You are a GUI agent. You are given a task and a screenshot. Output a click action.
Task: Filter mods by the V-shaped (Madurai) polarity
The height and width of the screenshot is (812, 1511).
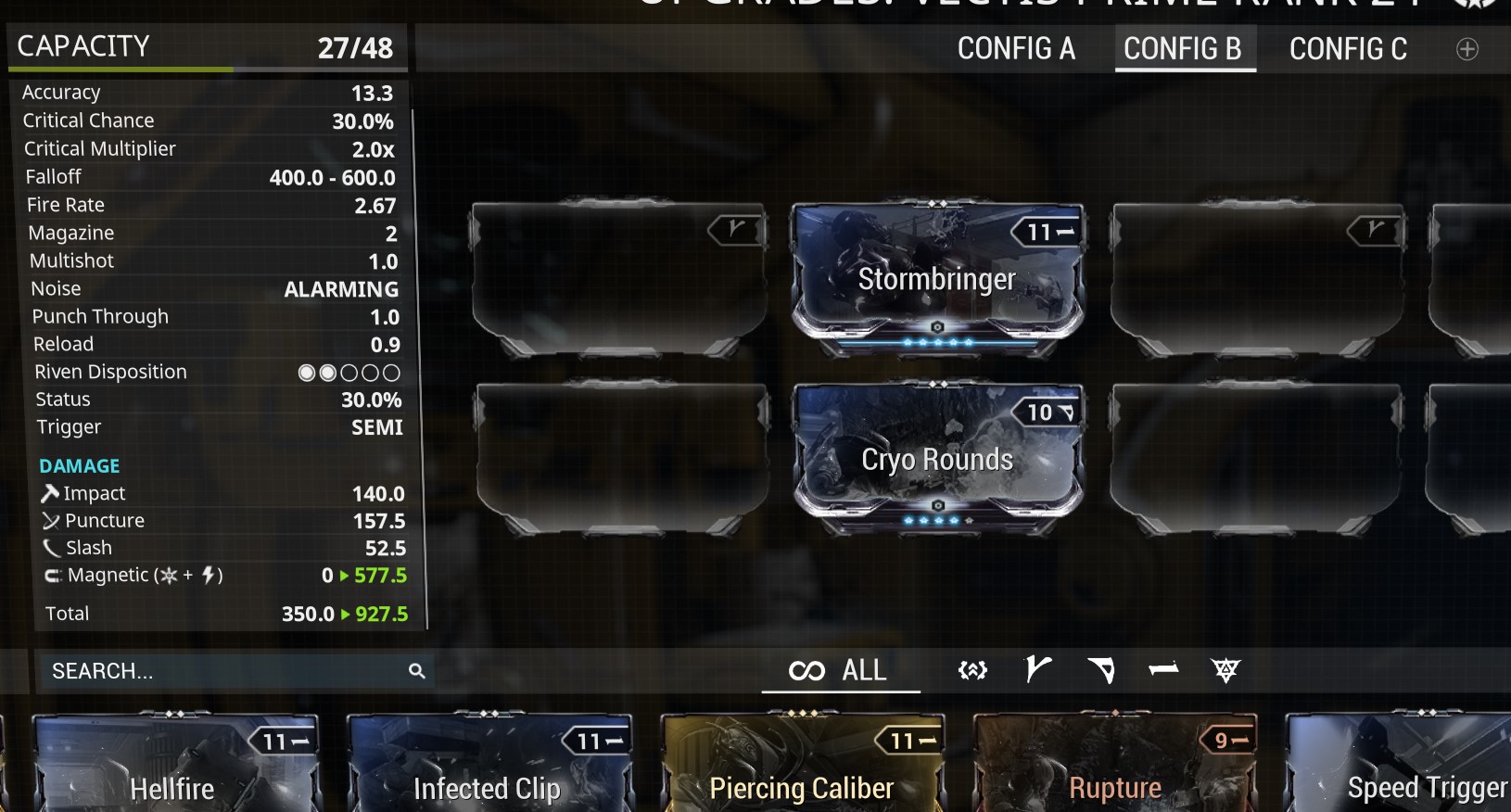pos(1037,669)
